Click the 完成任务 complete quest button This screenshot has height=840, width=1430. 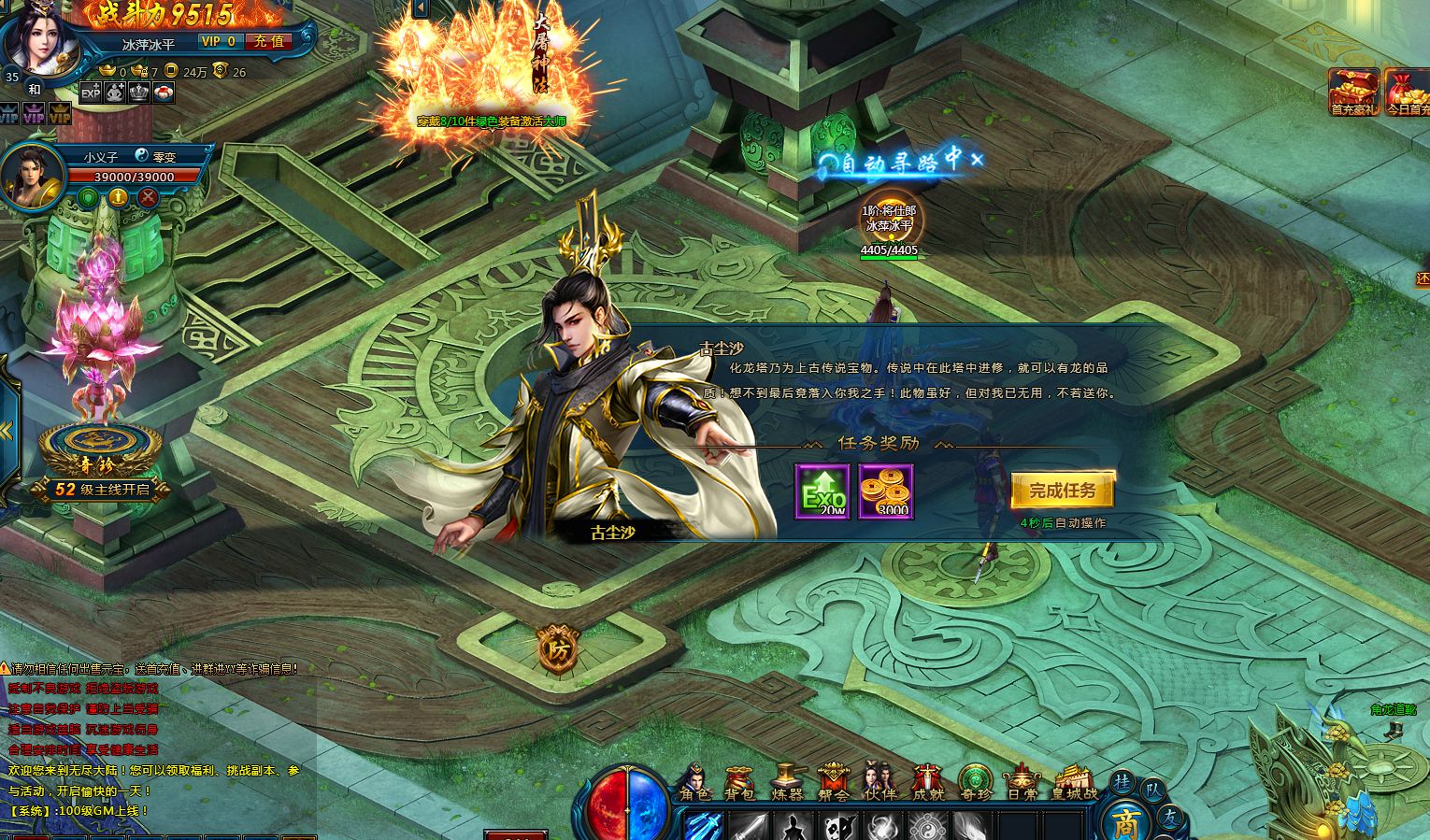click(x=1063, y=491)
